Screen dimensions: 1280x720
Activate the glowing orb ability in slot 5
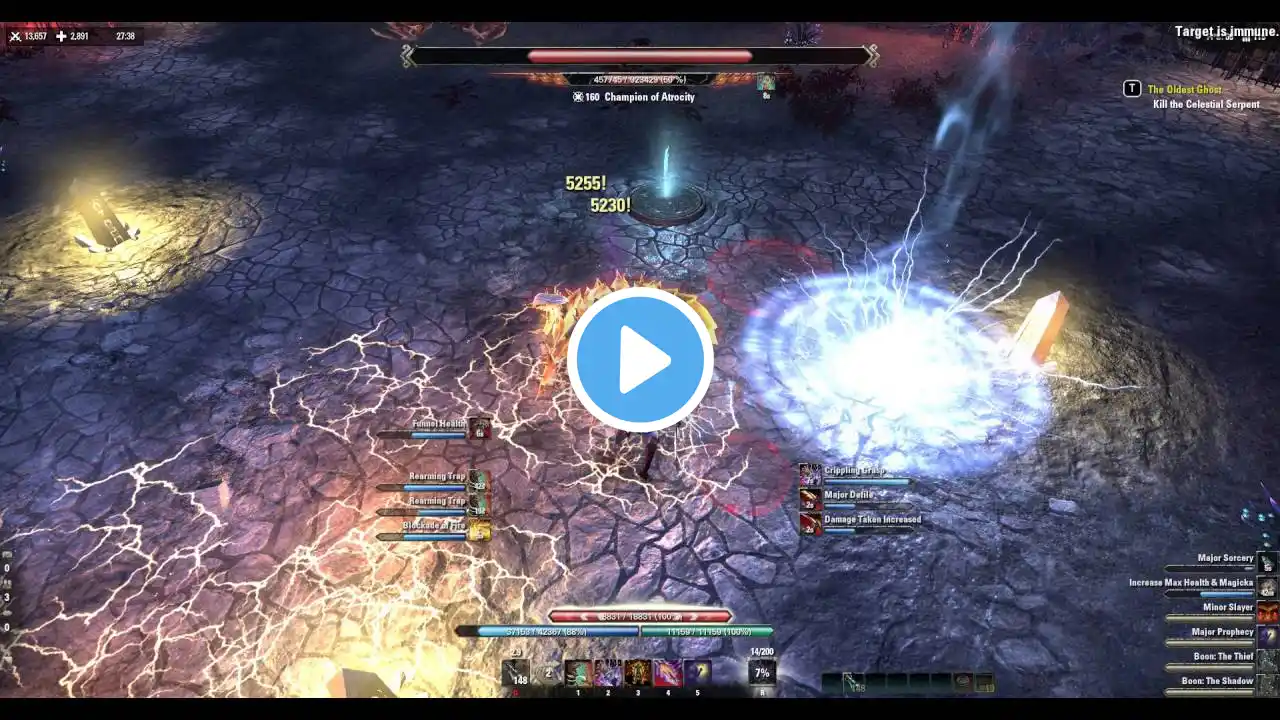coord(698,673)
